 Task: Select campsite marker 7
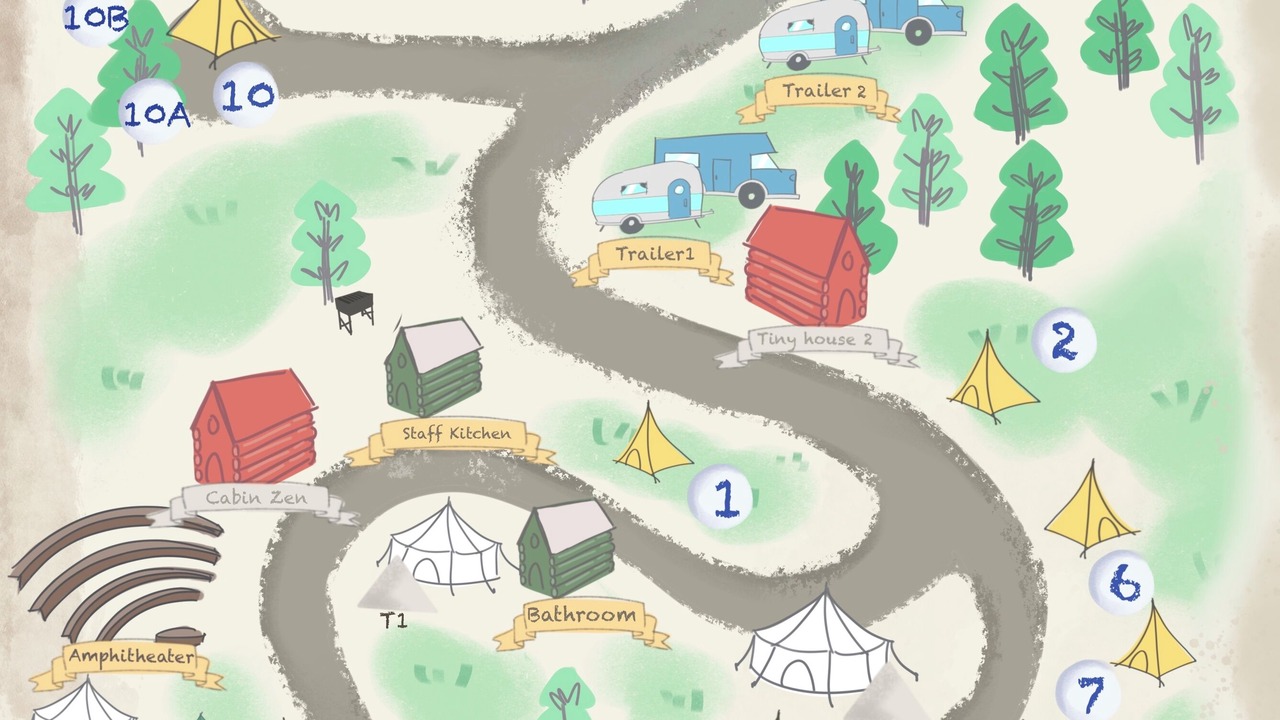pyautogui.click(x=1089, y=692)
